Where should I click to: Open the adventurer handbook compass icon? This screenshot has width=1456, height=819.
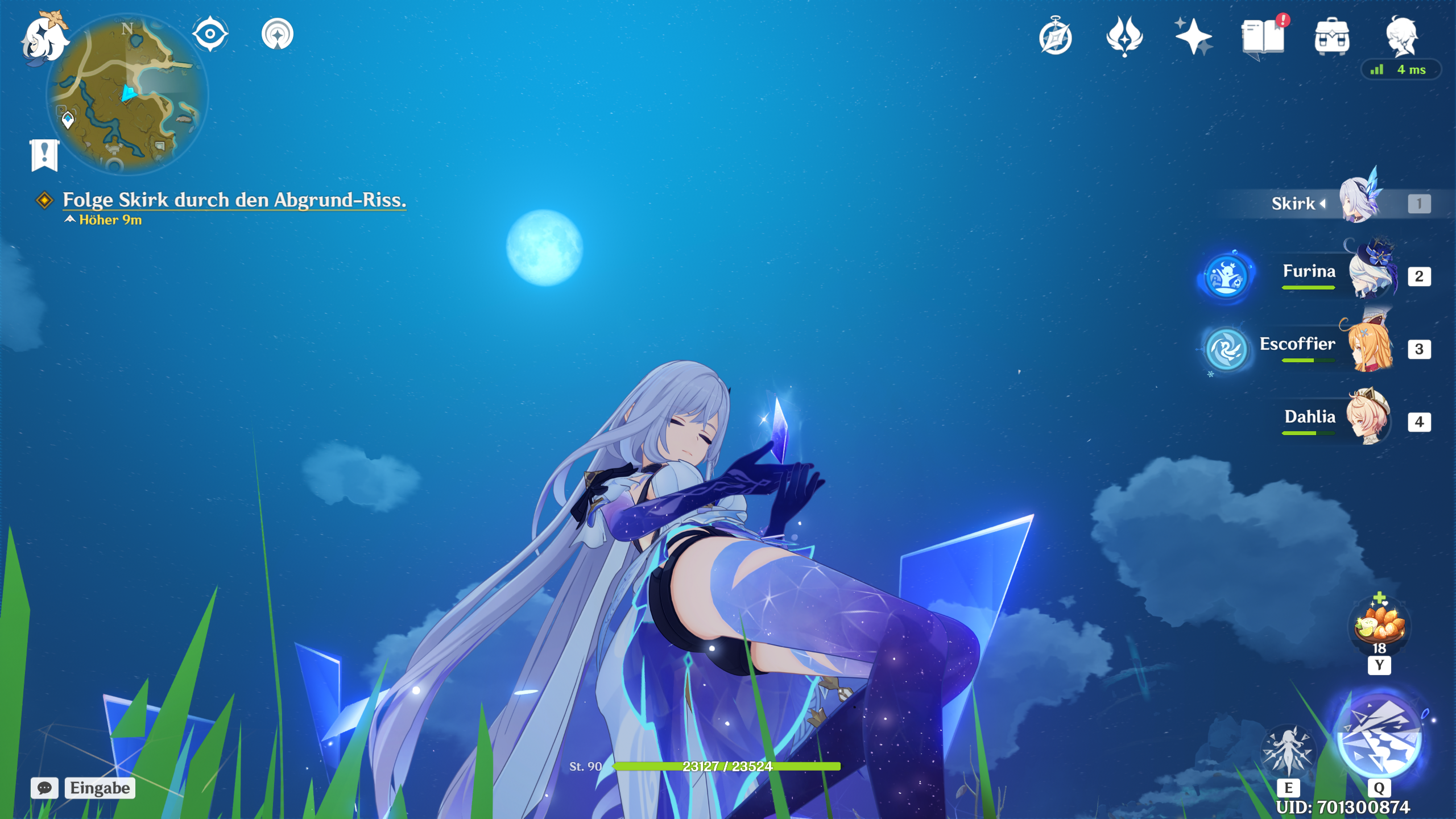[x=1056, y=37]
